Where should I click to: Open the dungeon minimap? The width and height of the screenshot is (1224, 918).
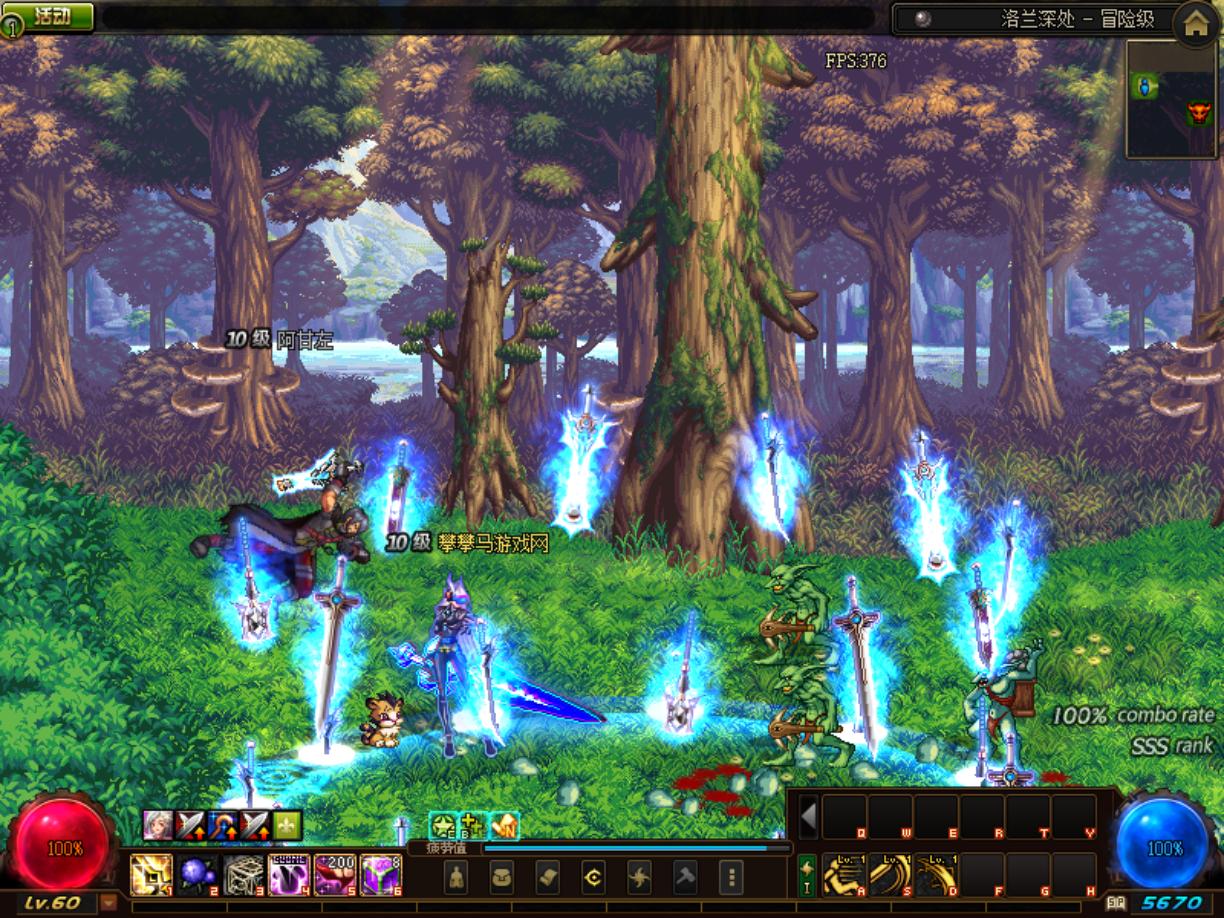tap(1172, 100)
